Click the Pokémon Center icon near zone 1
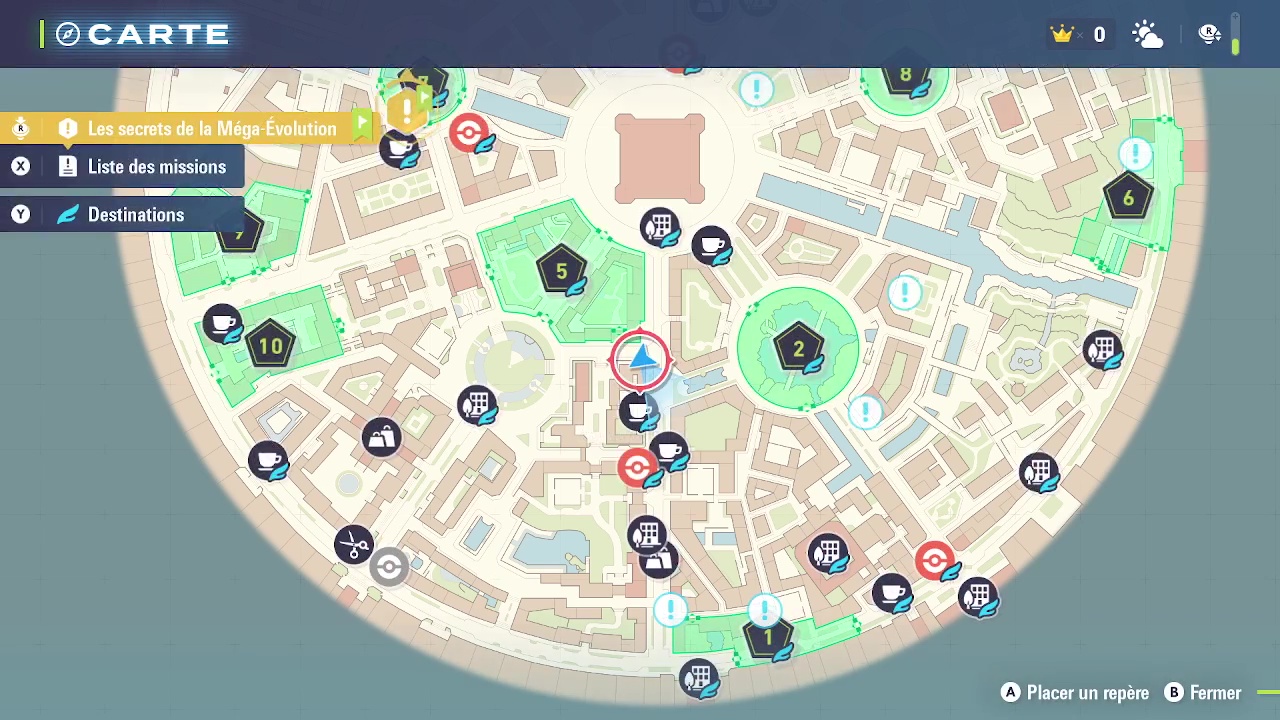 pyautogui.click(x=937, y=561)
